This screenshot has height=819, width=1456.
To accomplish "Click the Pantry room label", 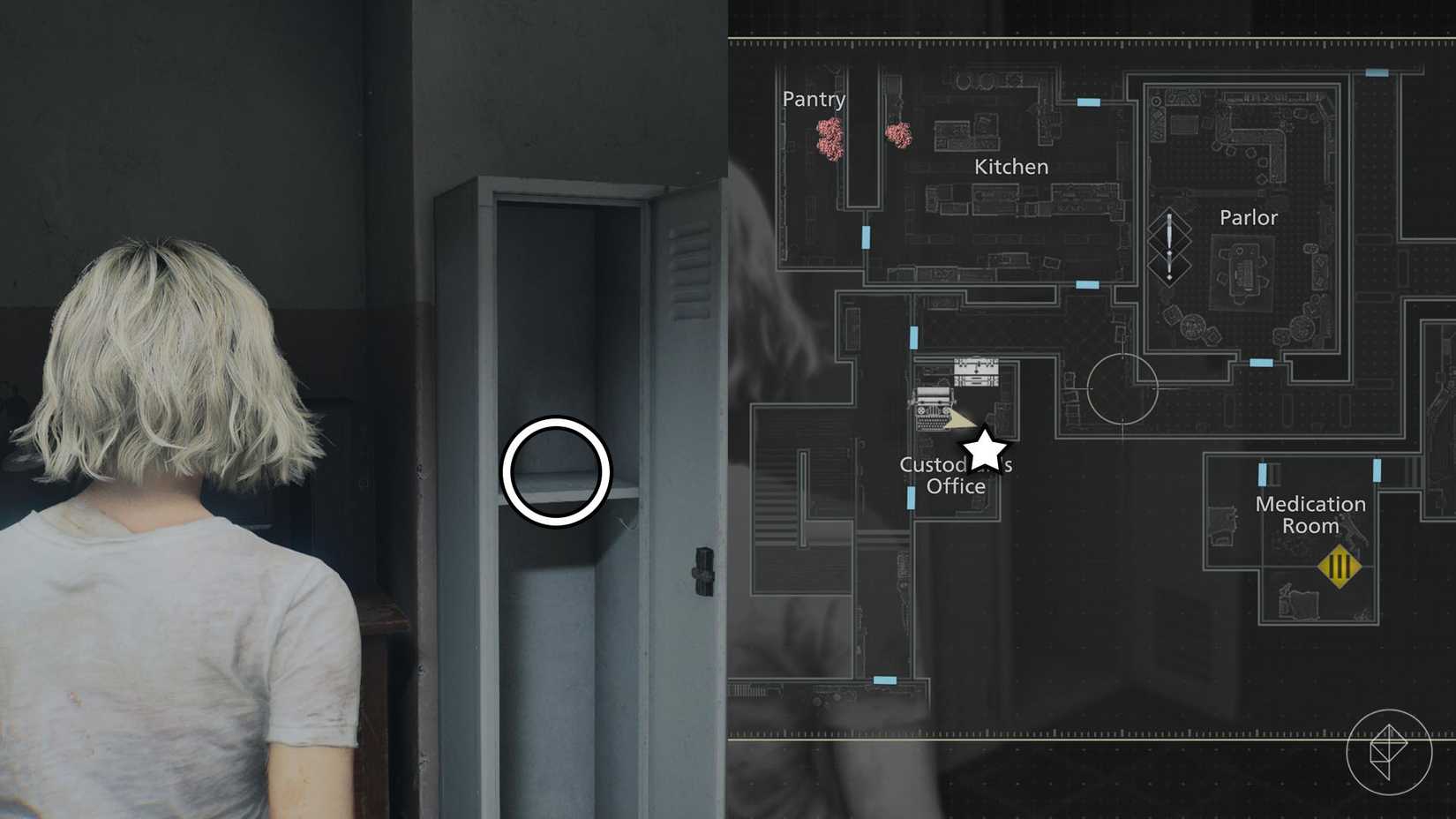I will tap(813, 100).
